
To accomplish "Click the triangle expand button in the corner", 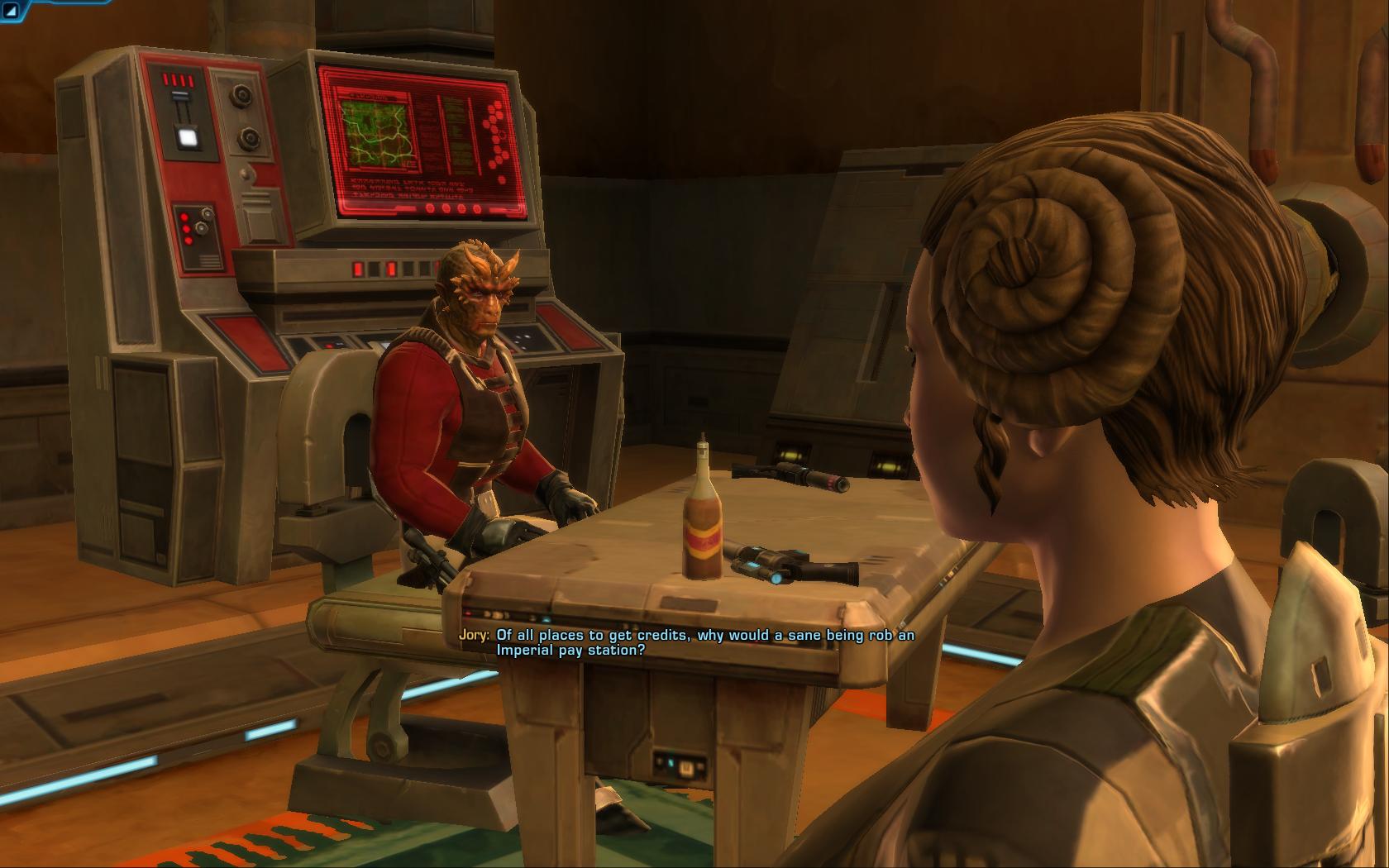I will coord(12,11).
